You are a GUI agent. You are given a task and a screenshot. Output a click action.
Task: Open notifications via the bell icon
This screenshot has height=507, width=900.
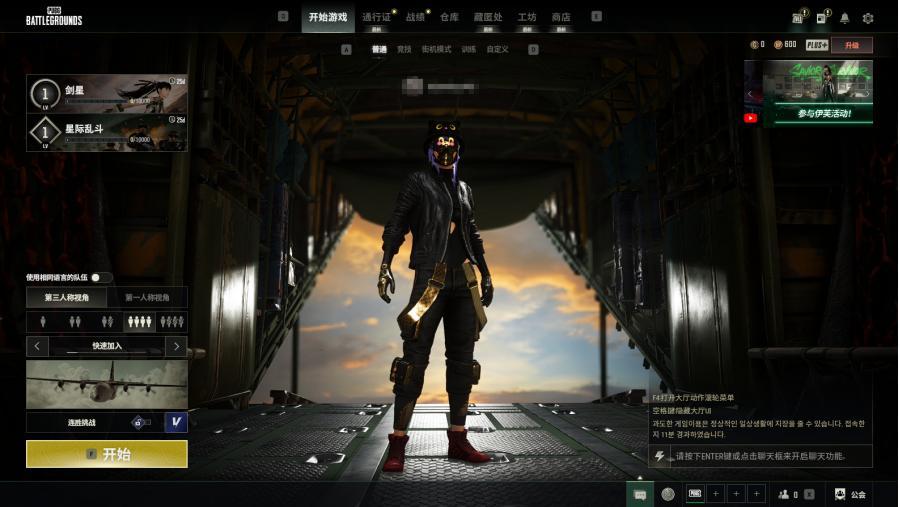(845, 18)
